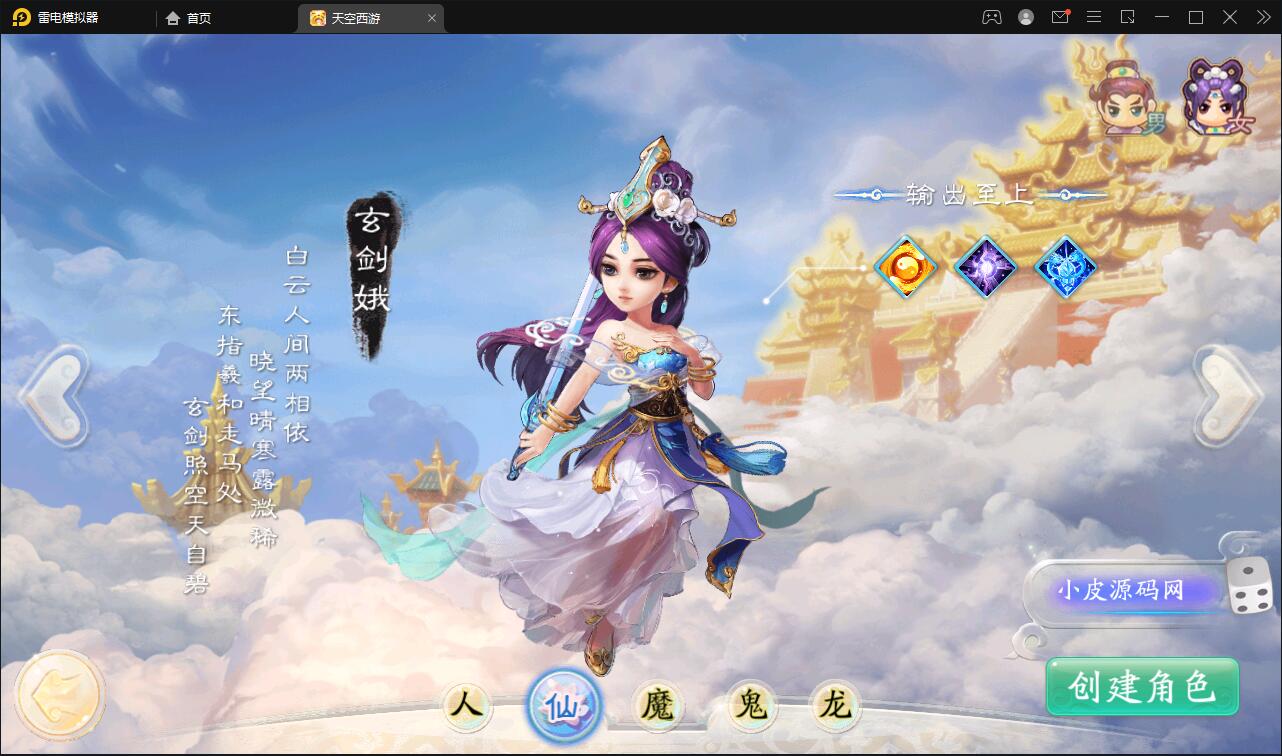
Task: Expand more titlebar options via the double chevron
Action: coord(1262,17)
